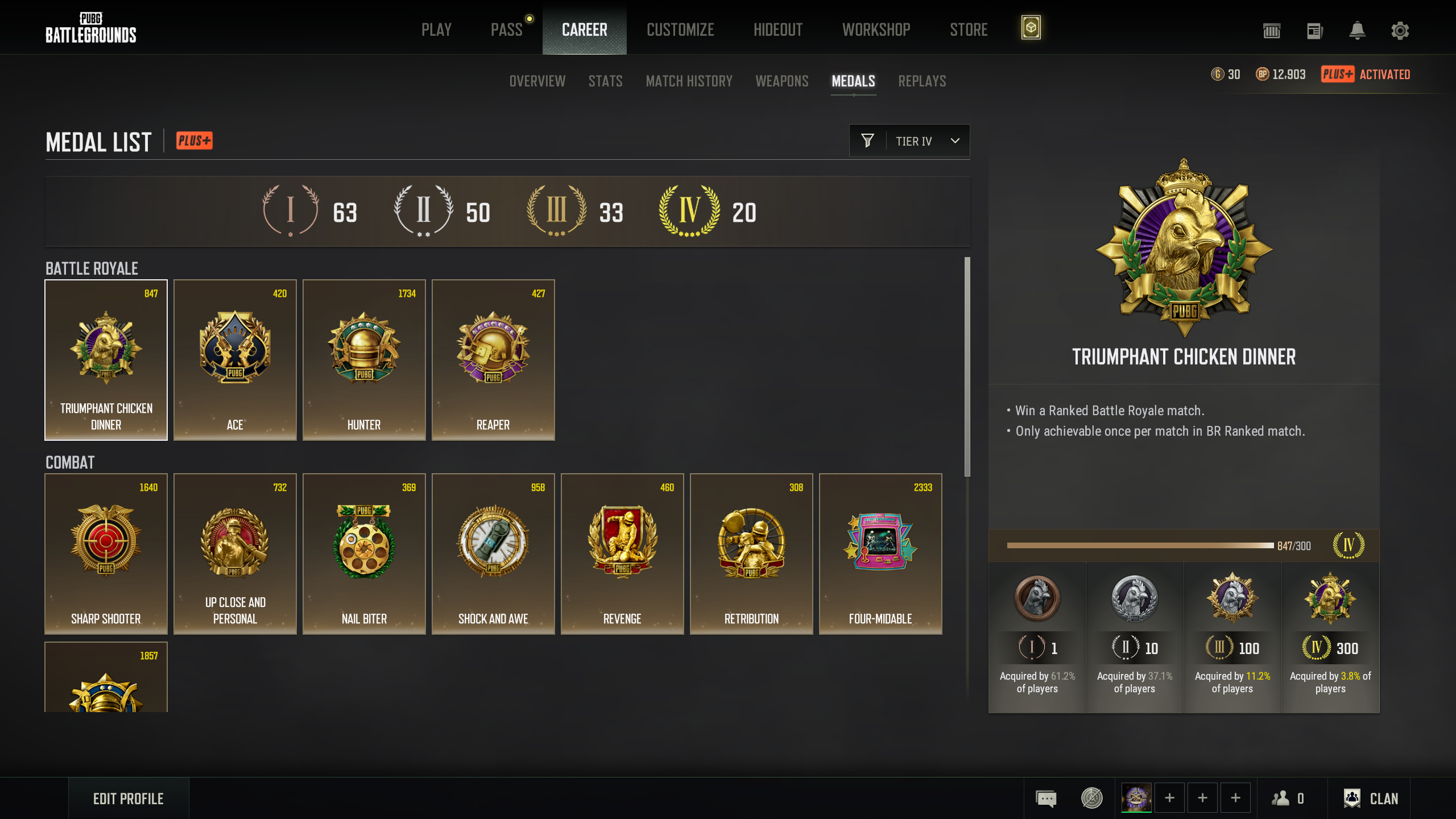This screenshot has width=1456, height=819.
Task: Open the settings gear icon
Action: pos(1400,31)
